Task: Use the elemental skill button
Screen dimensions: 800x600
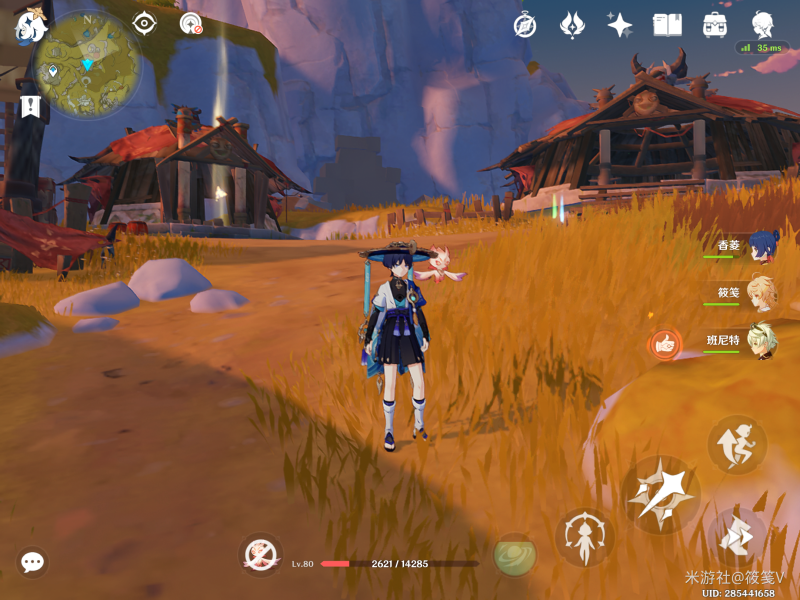Action: [x=584, y=536]
